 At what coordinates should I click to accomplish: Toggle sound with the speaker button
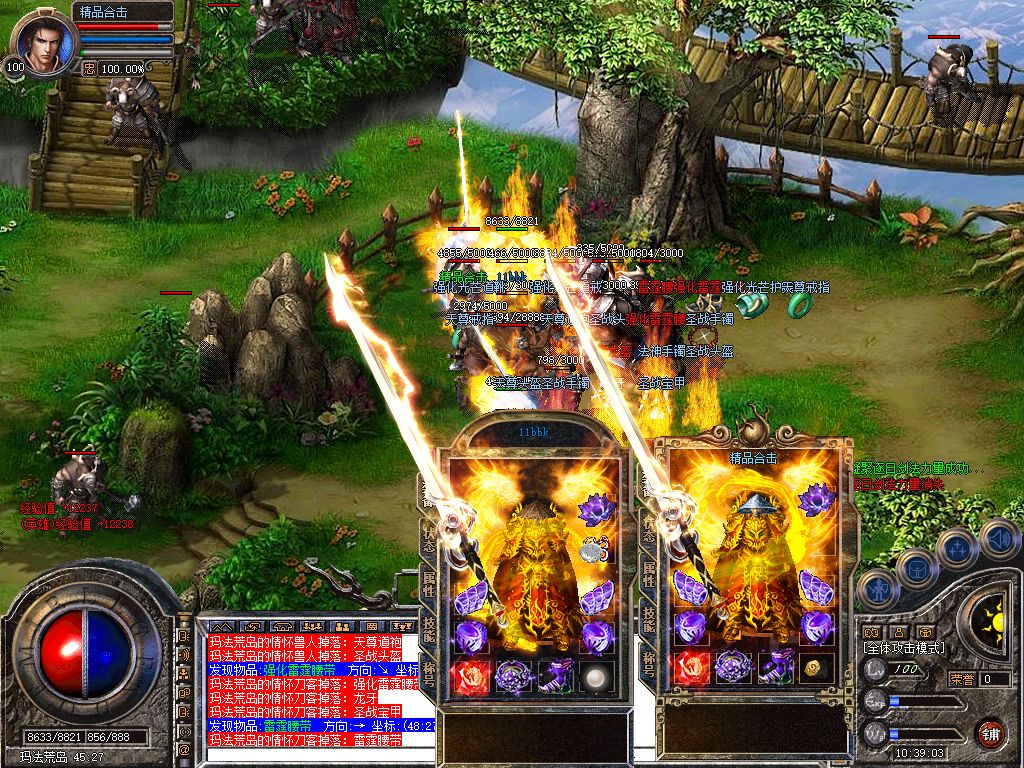coord(999,539)
